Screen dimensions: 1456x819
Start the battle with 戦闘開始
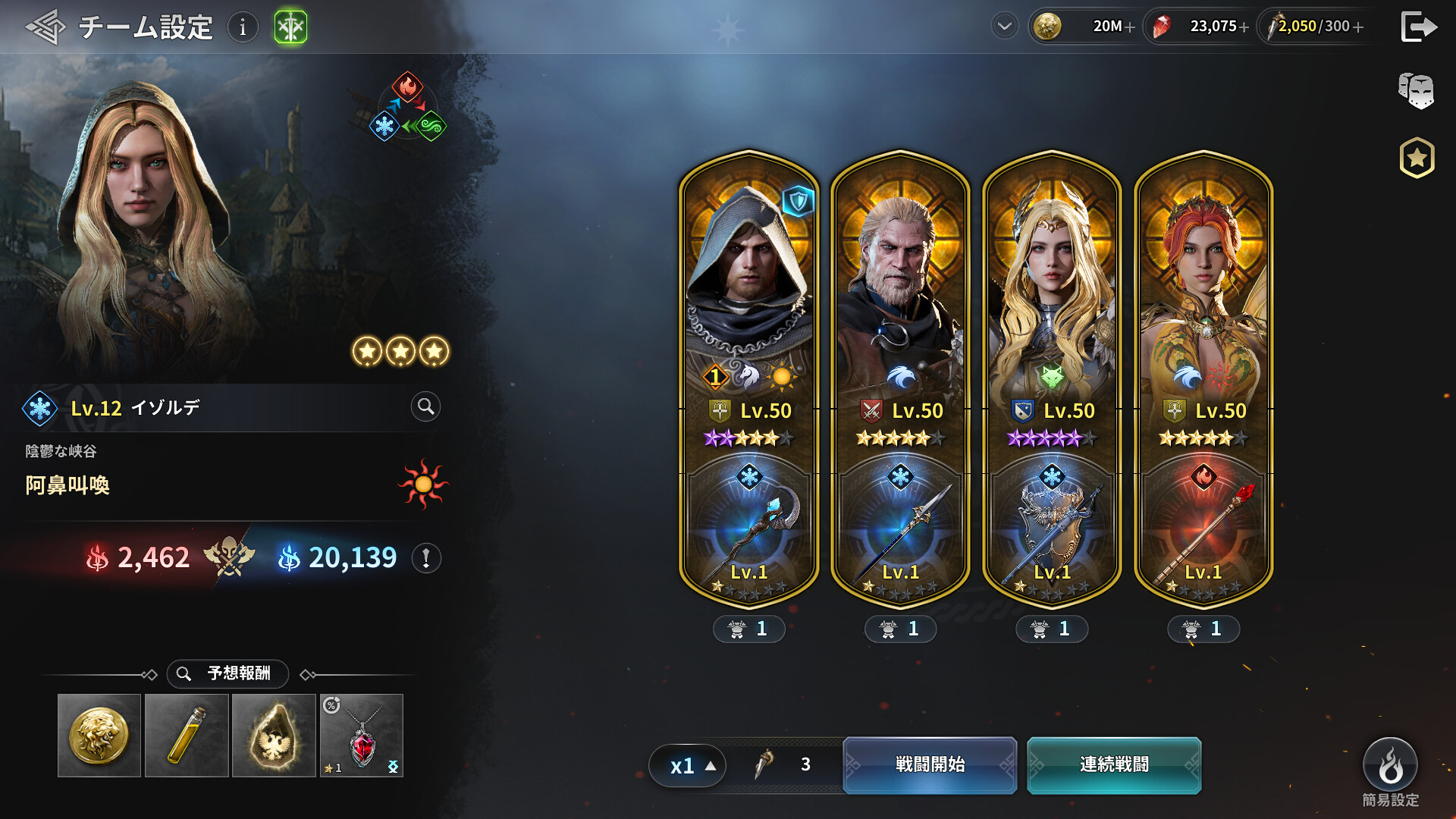930,764
